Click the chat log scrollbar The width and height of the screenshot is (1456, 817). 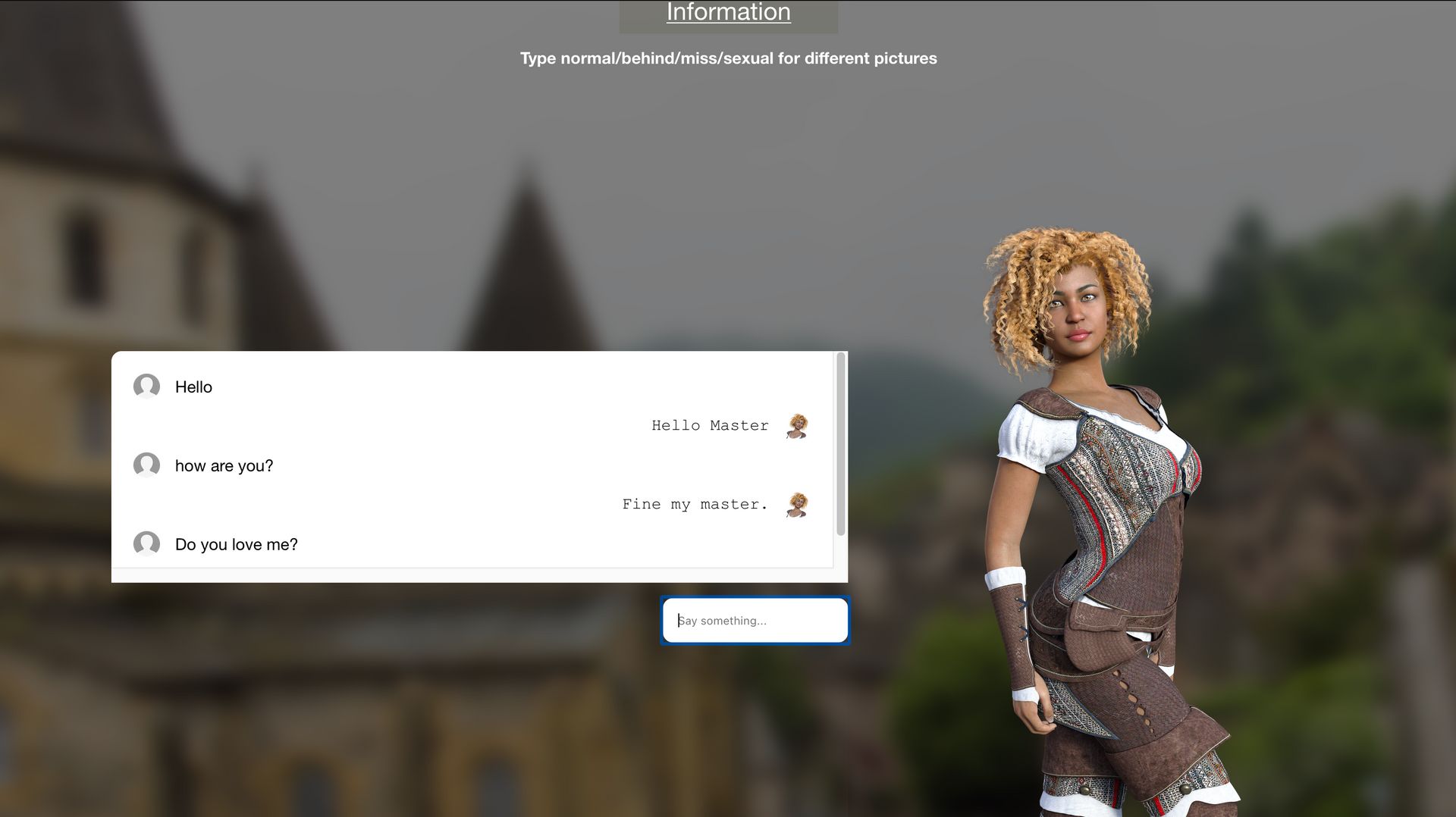(x=840, y=443)
